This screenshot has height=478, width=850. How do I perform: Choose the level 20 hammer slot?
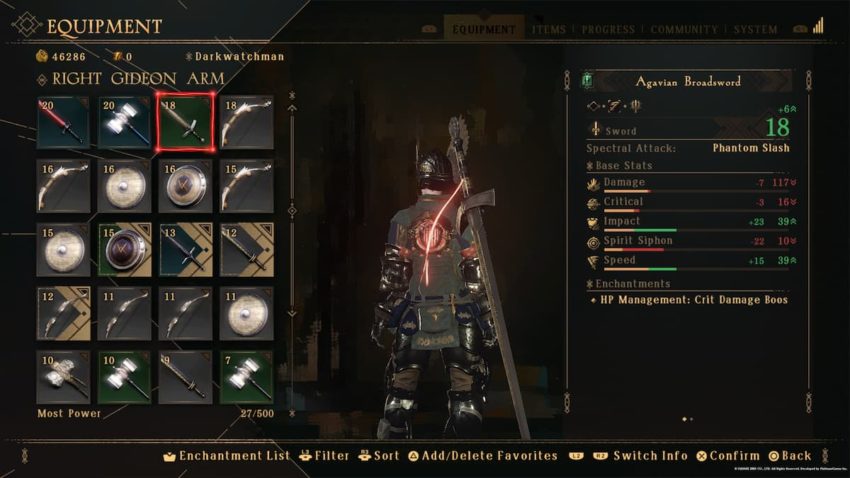tap(124, 122)
